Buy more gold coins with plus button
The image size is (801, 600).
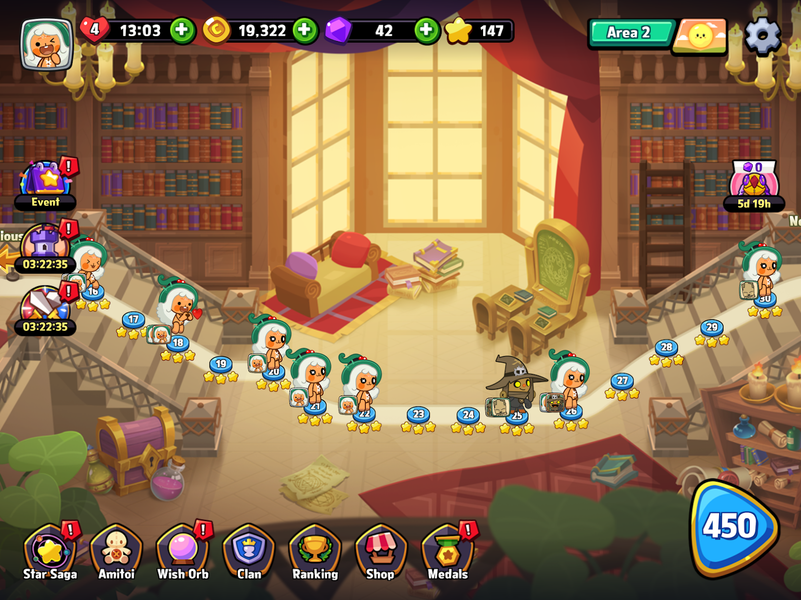point(305,30)
